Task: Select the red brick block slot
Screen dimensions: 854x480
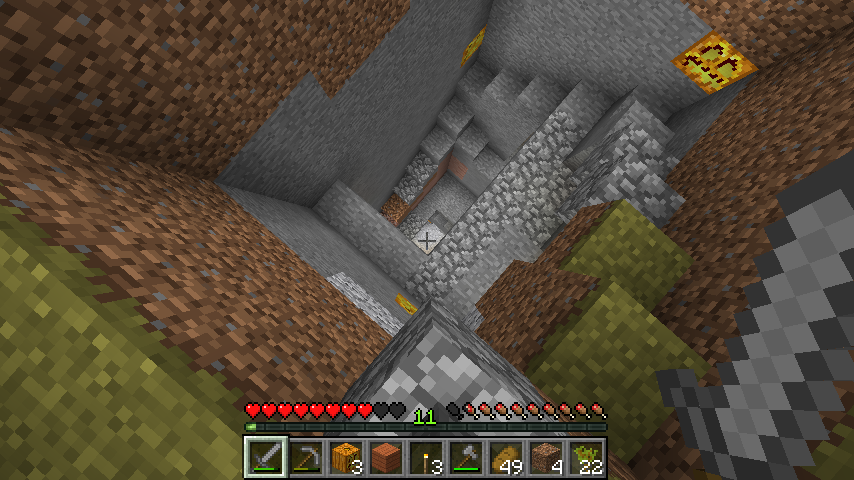Action: pyautogui.click(x=385, y=457)
